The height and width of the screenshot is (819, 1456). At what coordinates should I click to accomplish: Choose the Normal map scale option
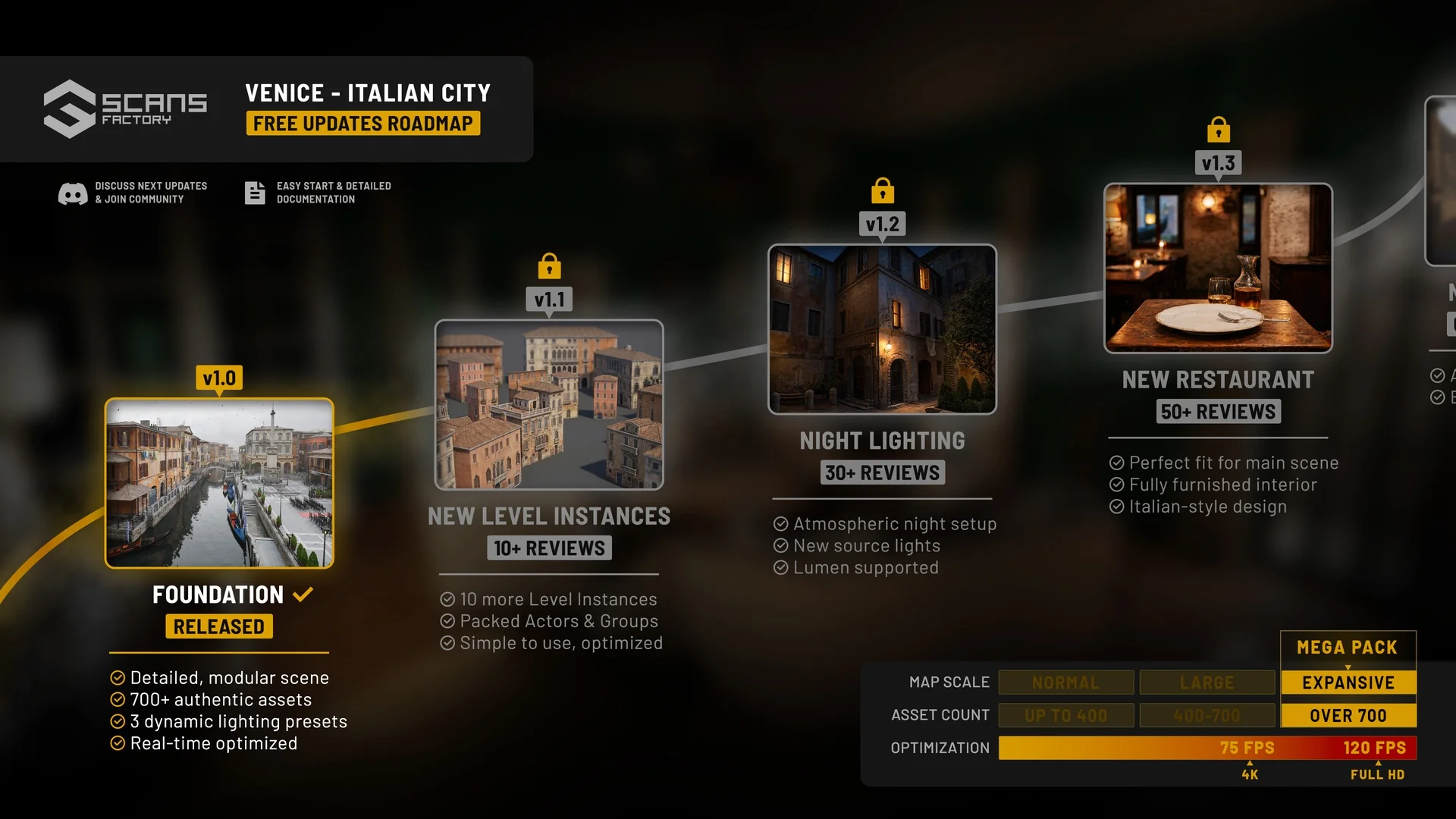click(x=1065, y=682)
